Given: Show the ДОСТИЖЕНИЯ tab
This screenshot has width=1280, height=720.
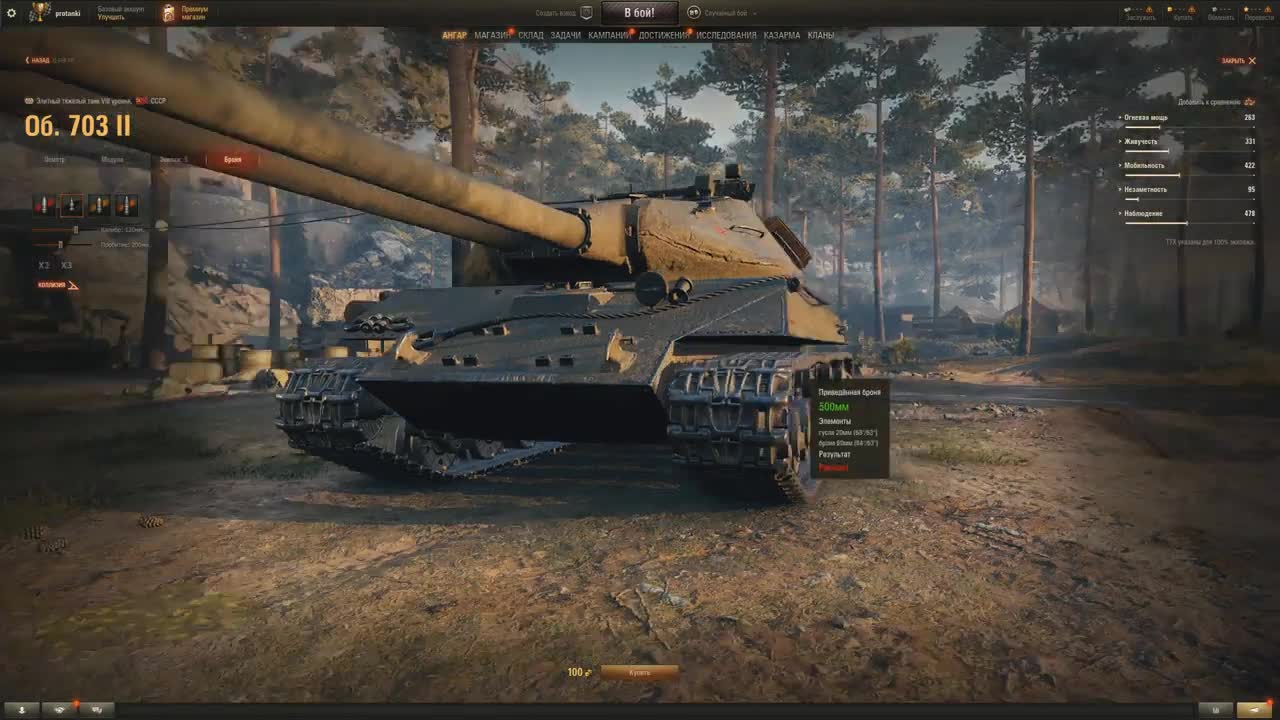Looking at the screenshot, I should coord(663,36).
